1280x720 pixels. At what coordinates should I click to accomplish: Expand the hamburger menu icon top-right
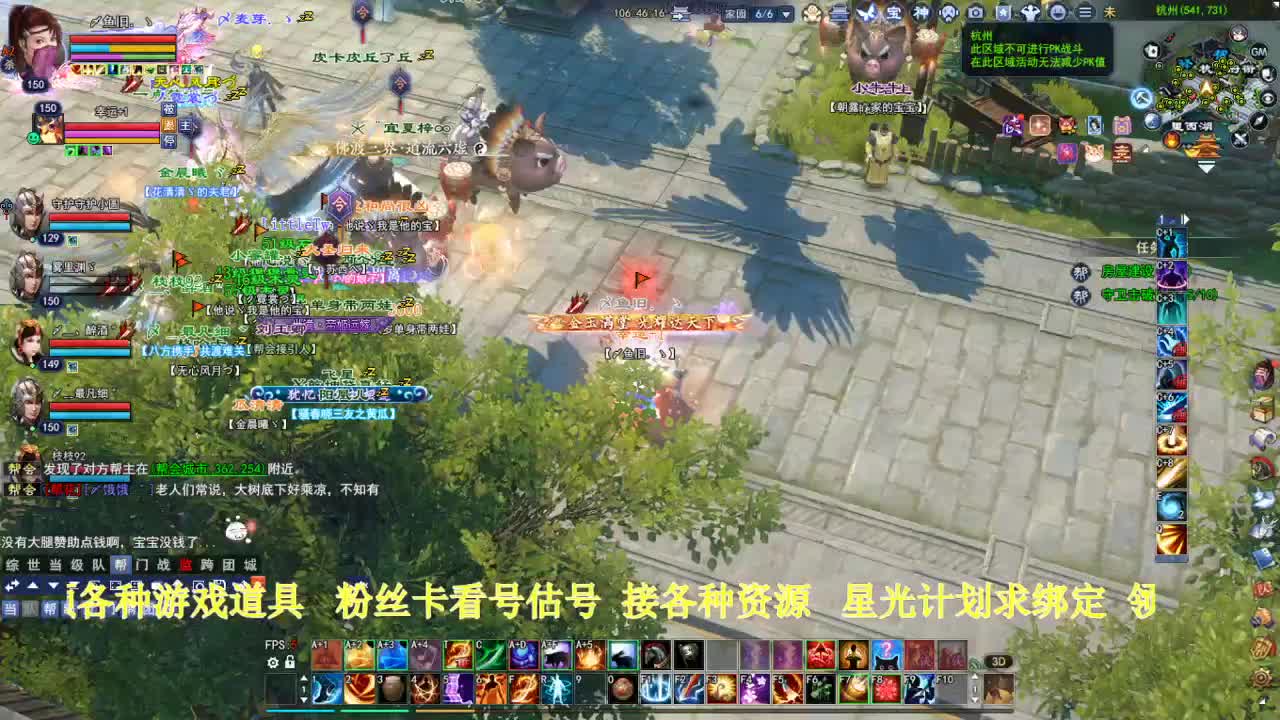tap(1085, 13)
